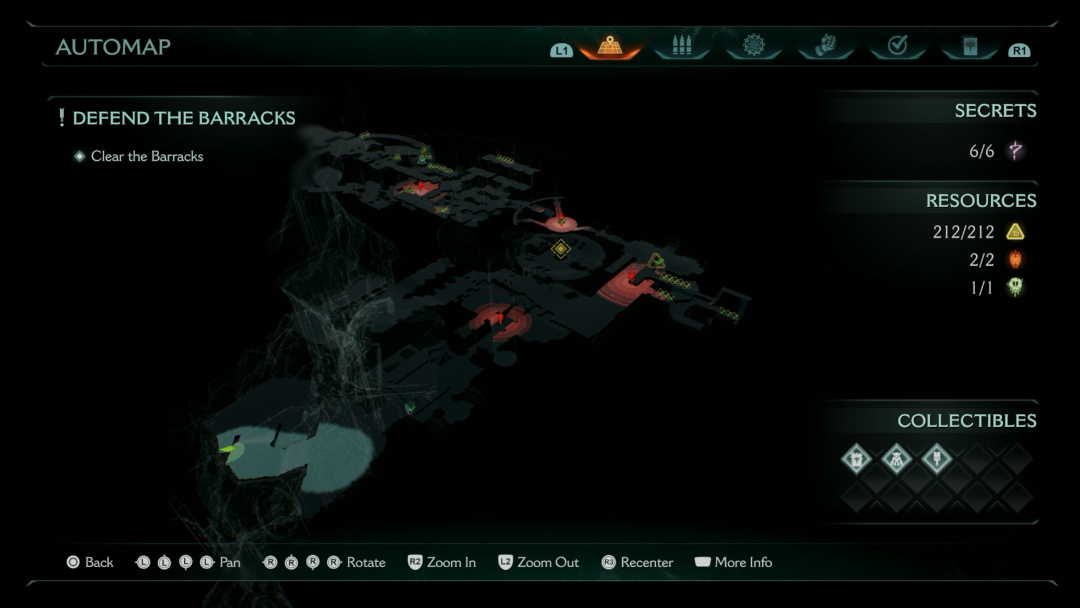Click the green player arrow on the map
1080x608 pixels.
point(231,450)
